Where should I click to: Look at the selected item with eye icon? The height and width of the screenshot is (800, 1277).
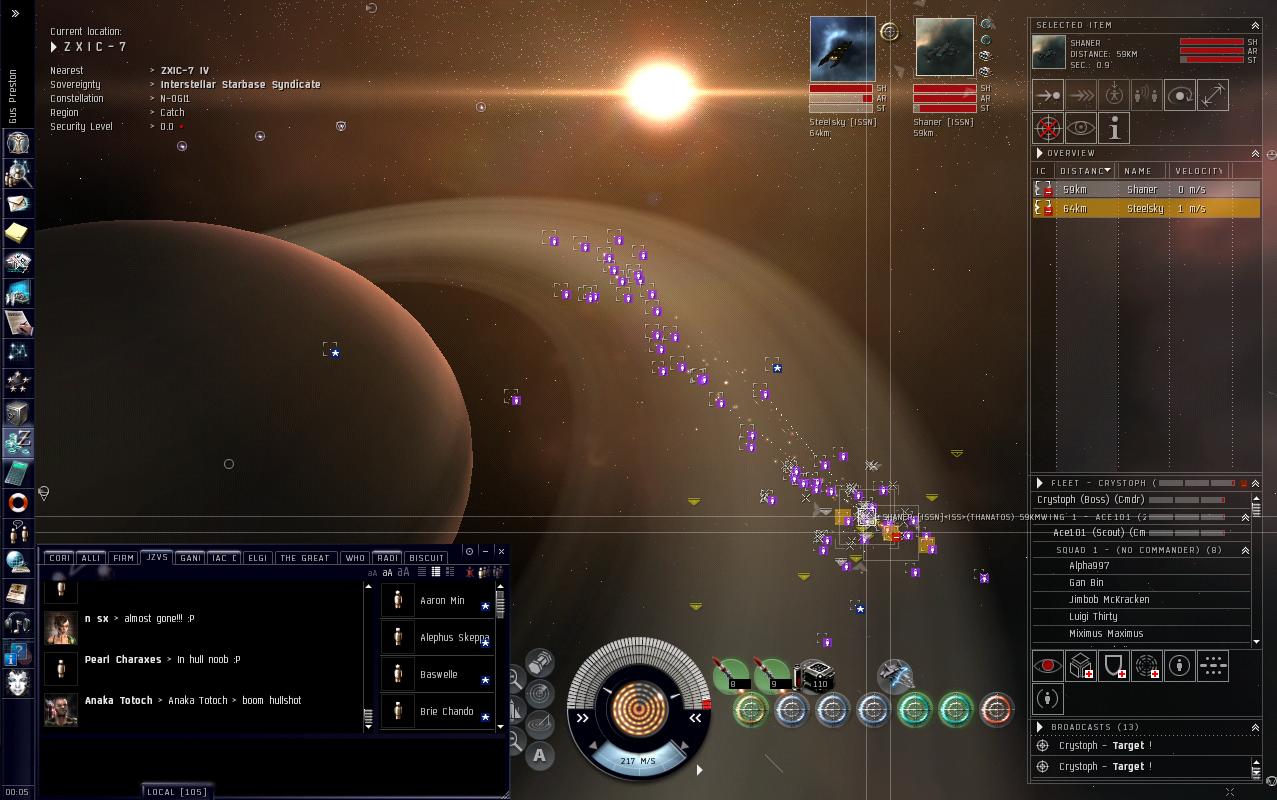[1080, 128]
